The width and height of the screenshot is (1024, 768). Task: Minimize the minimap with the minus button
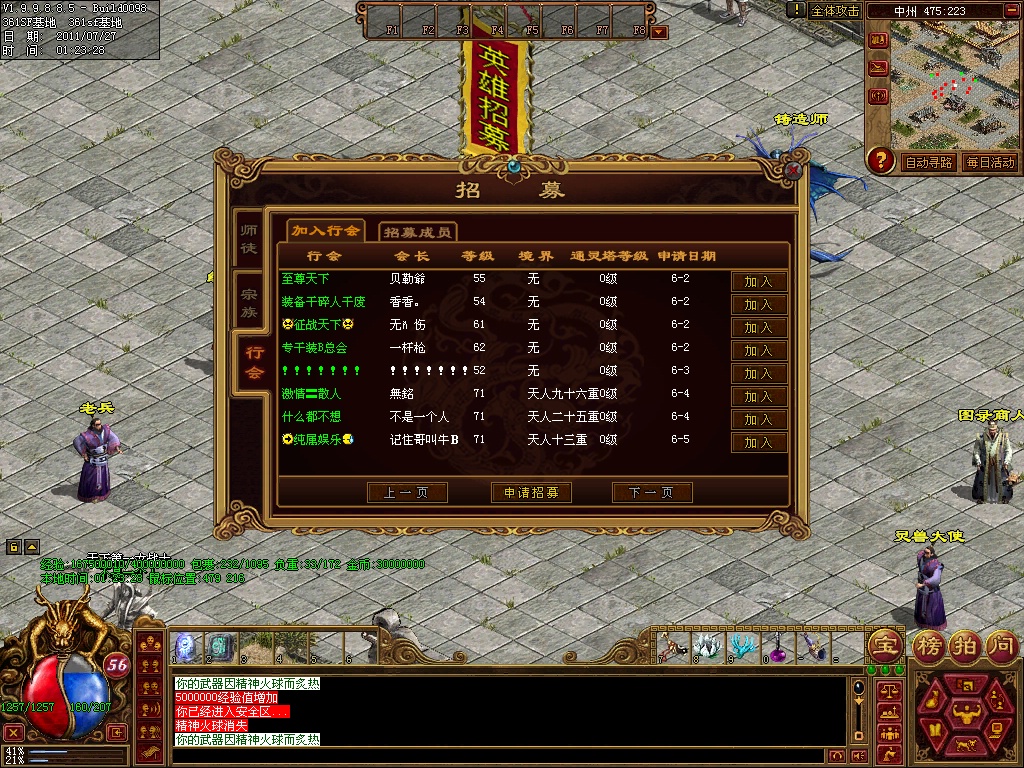pyautogui.click(x=1008, y=11)
